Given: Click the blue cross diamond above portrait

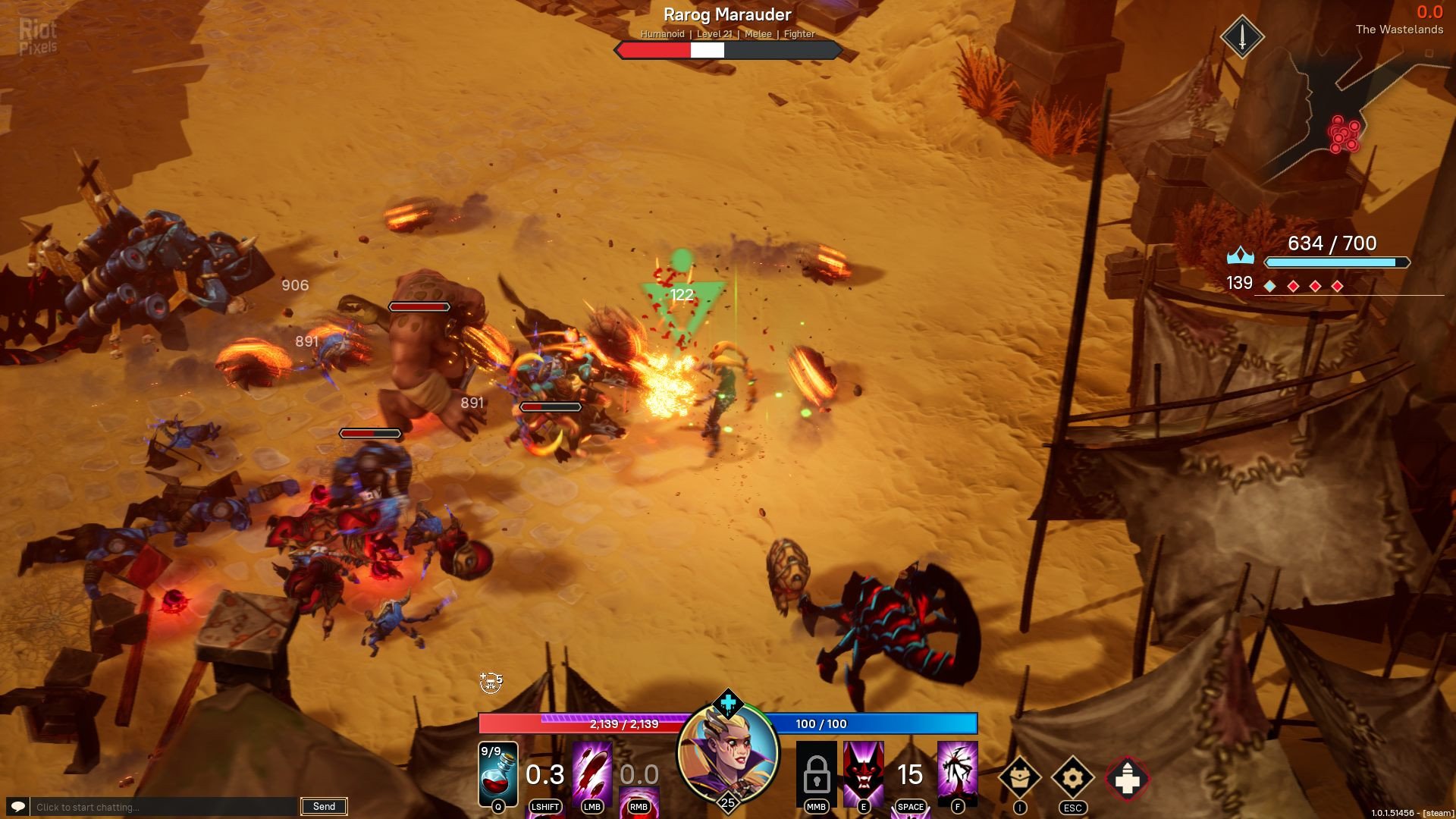Looking at the screenshot, I should [728, 703].
